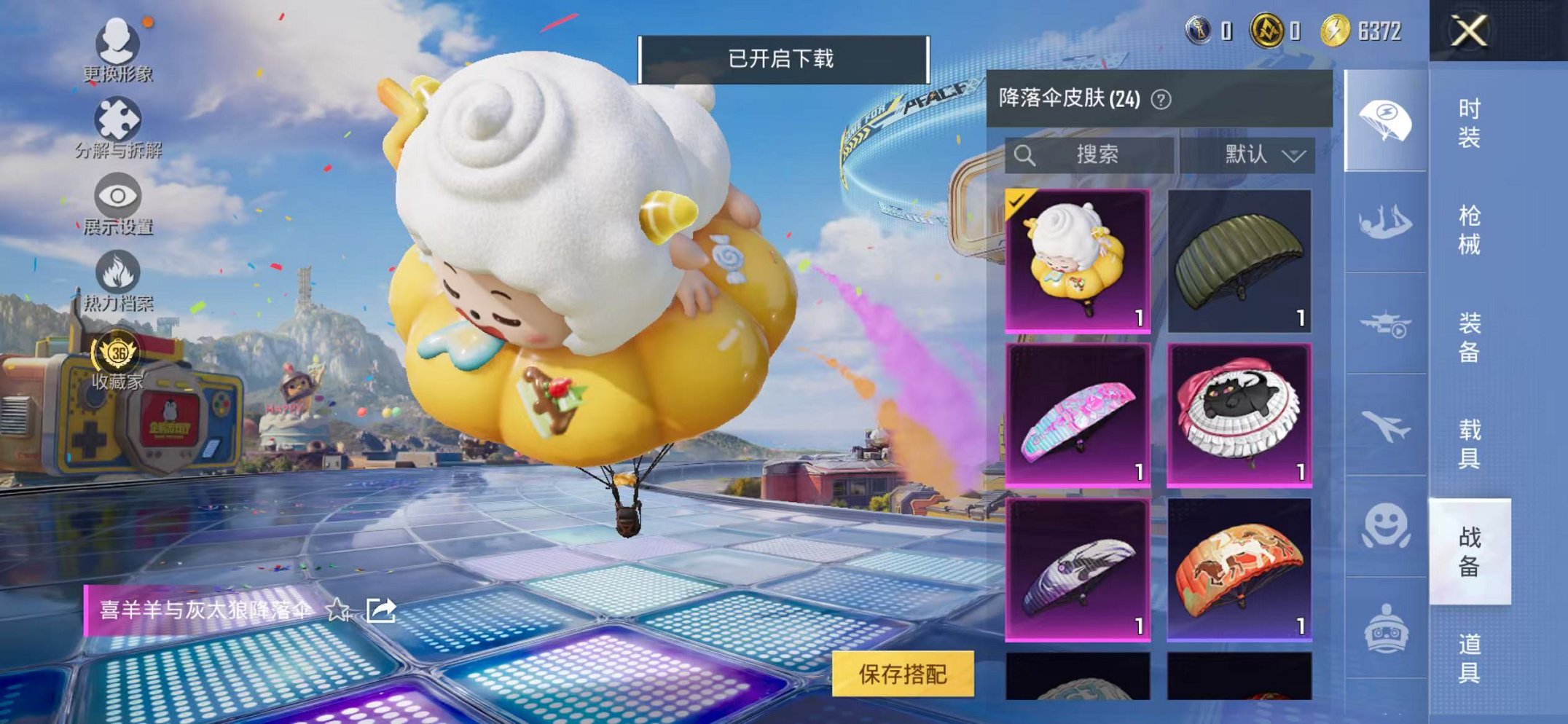Expand the 默认 sorting dropdown
The height and width of the screenshot is (724, 1568).
(1266, 154)
